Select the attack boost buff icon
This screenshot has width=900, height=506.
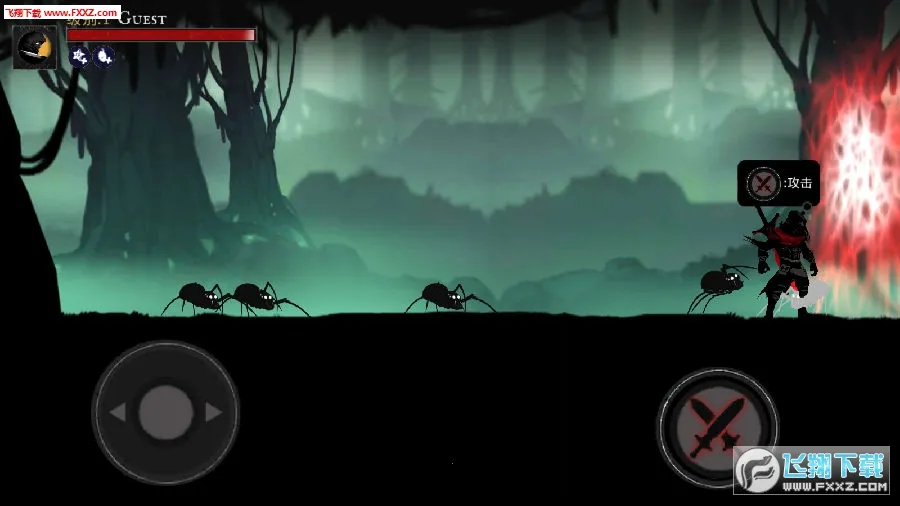(x=80, y=57)
